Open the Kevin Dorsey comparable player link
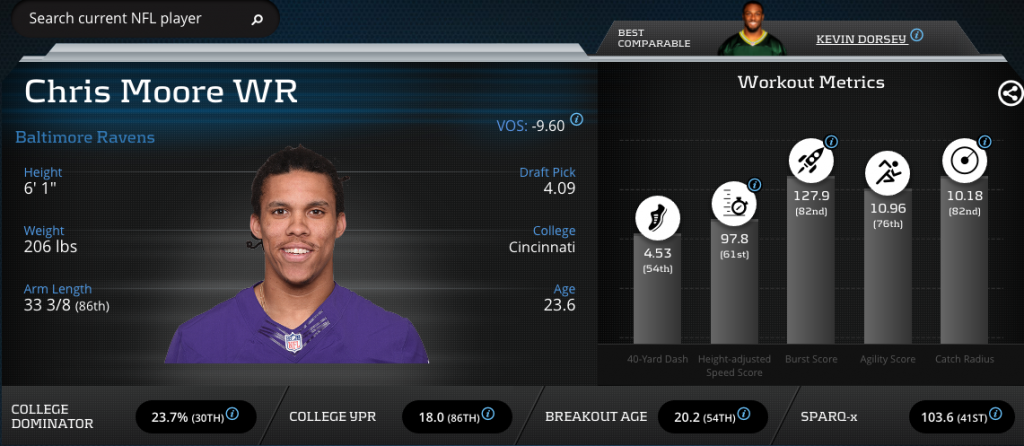Screen dimensions: 1024x446 [x=860, y=38]
